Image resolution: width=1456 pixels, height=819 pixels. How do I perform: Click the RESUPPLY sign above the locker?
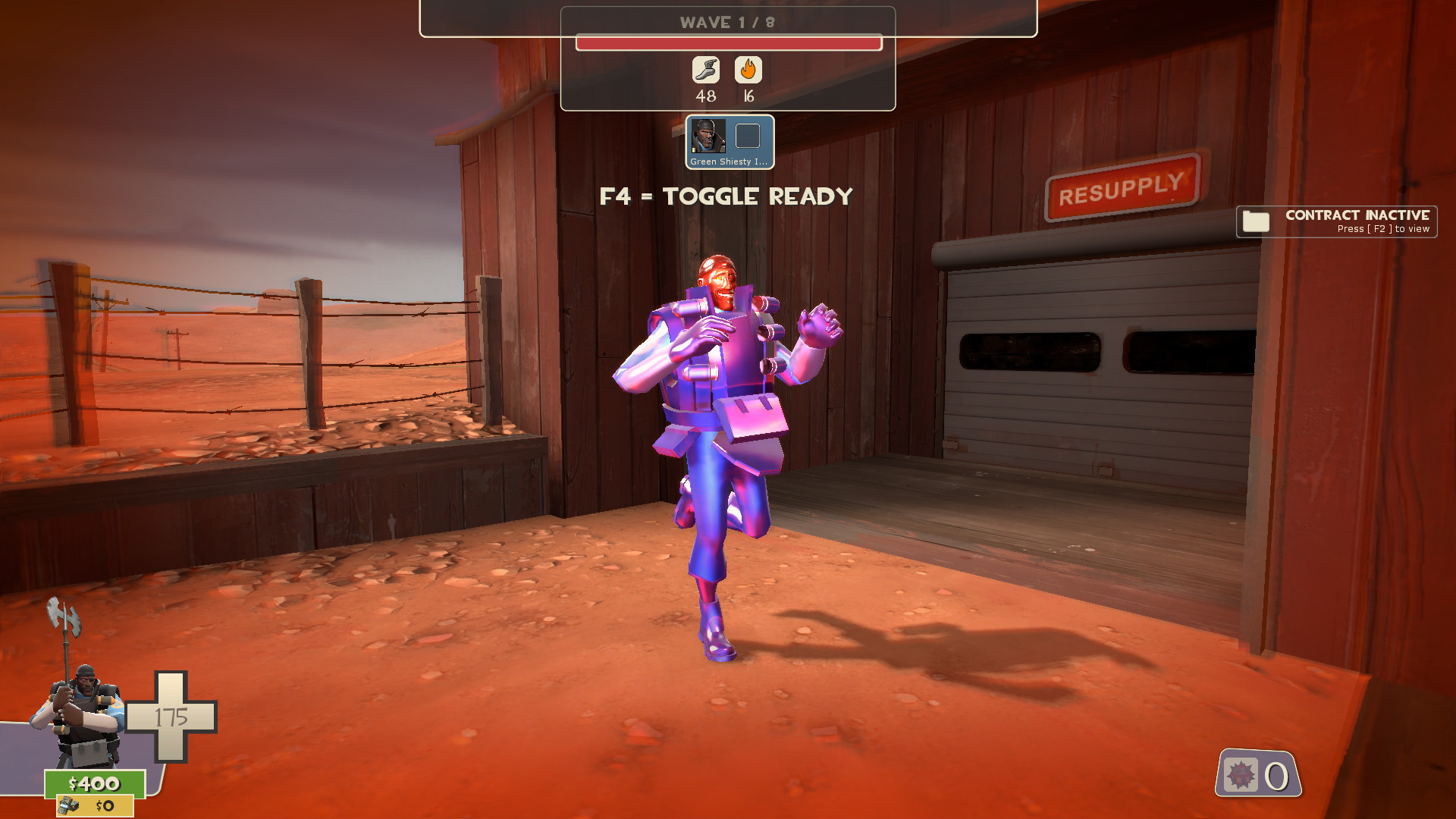(x=1122, y=199)
